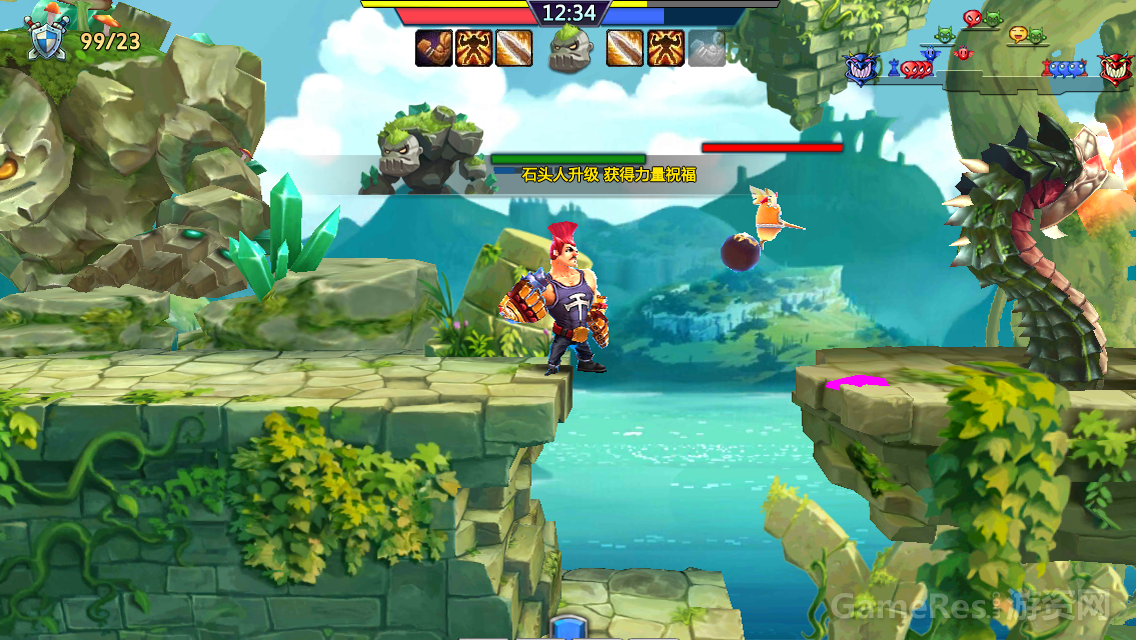The width and height of the screenshot is (1136, 640).
Task: Select the blade buff icon under the blue bar
Action: click(623, 48)
